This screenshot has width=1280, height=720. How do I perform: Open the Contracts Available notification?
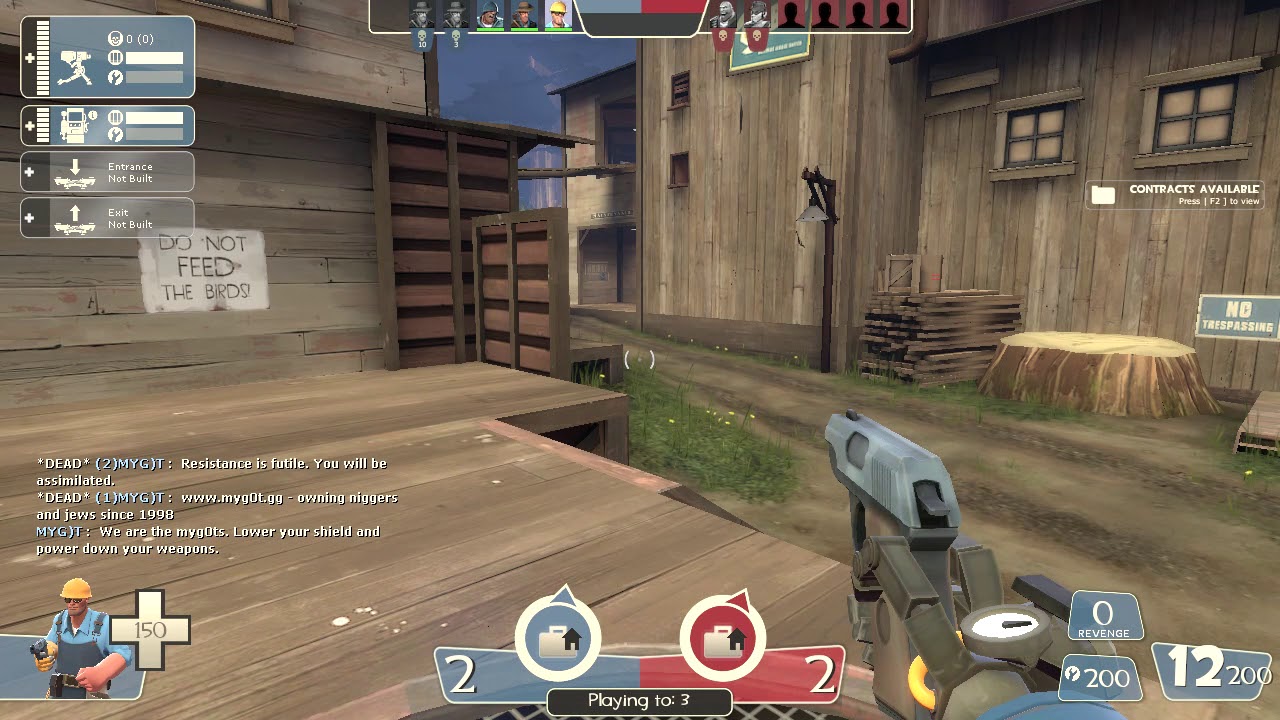(x=1175, y=194)
